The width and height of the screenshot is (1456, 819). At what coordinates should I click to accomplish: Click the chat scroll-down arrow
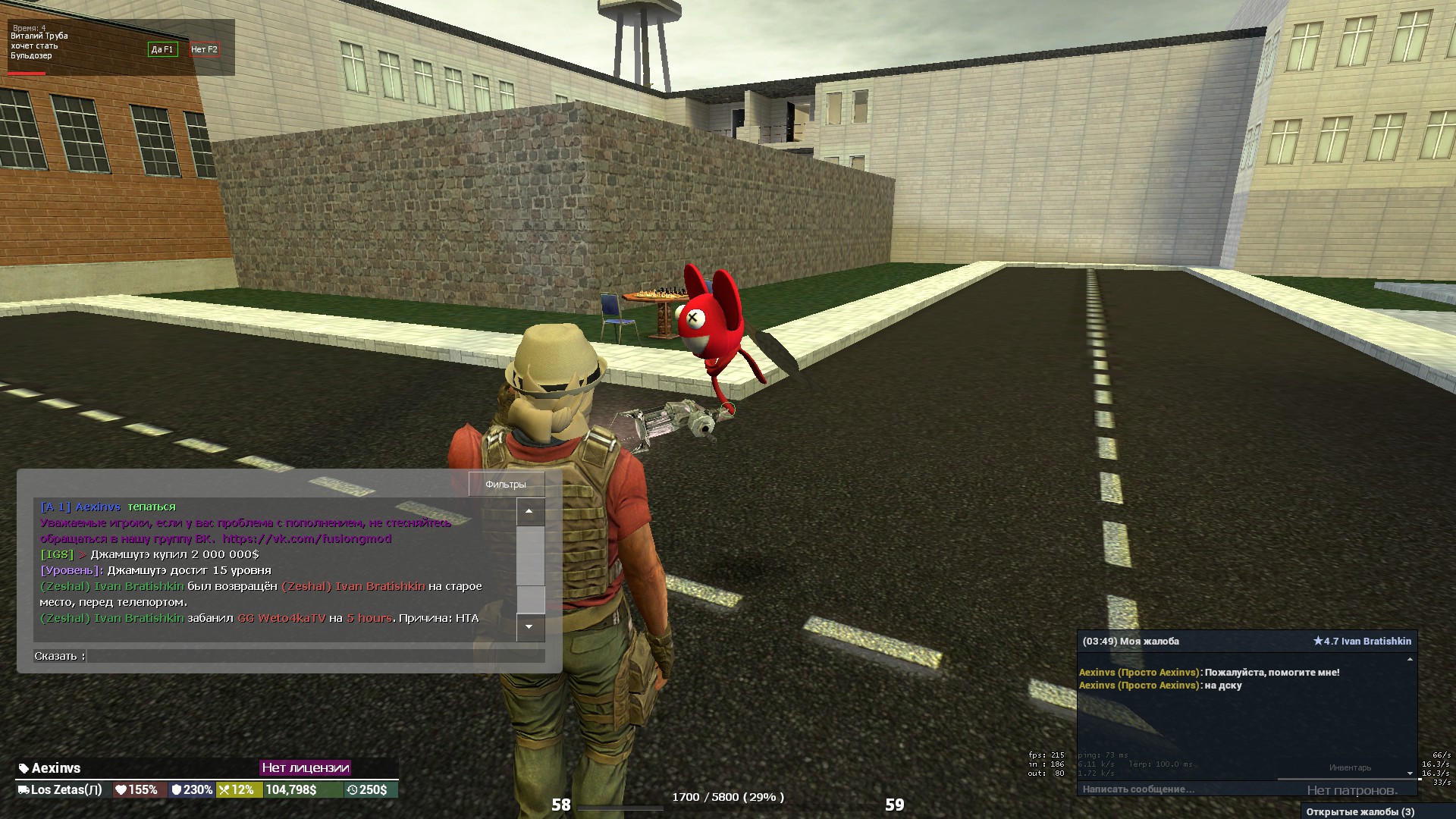pos(529,627)
